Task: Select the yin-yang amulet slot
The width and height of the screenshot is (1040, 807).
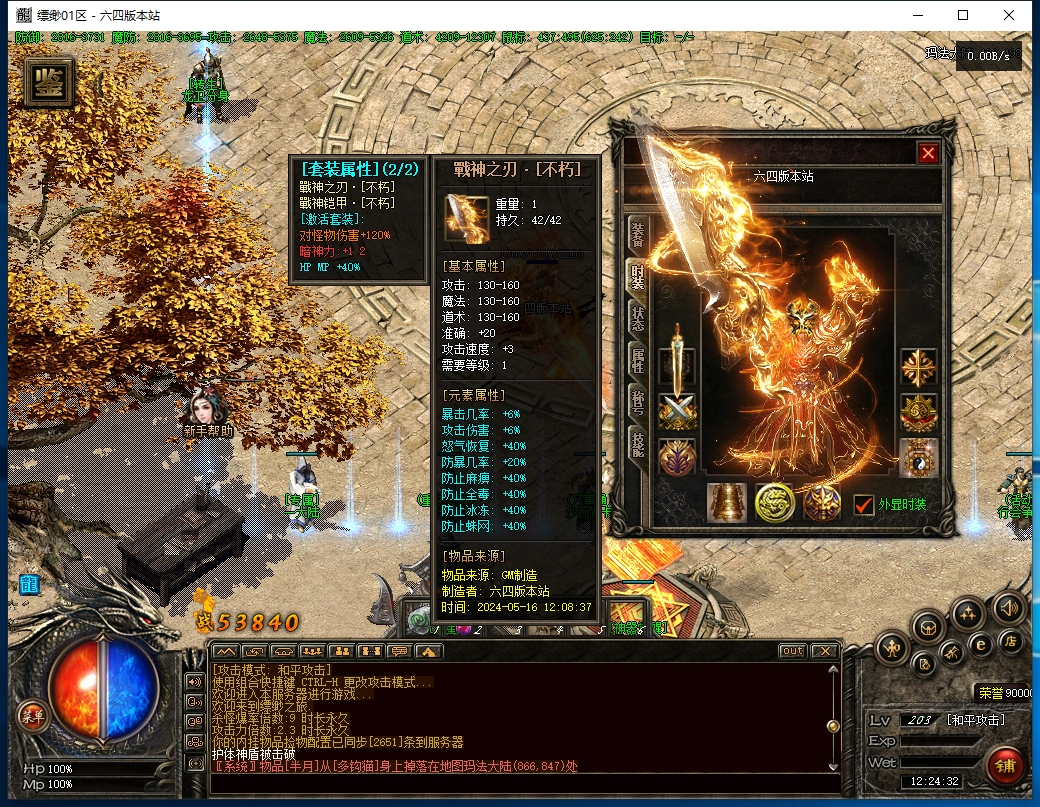Action: [918, 457]
